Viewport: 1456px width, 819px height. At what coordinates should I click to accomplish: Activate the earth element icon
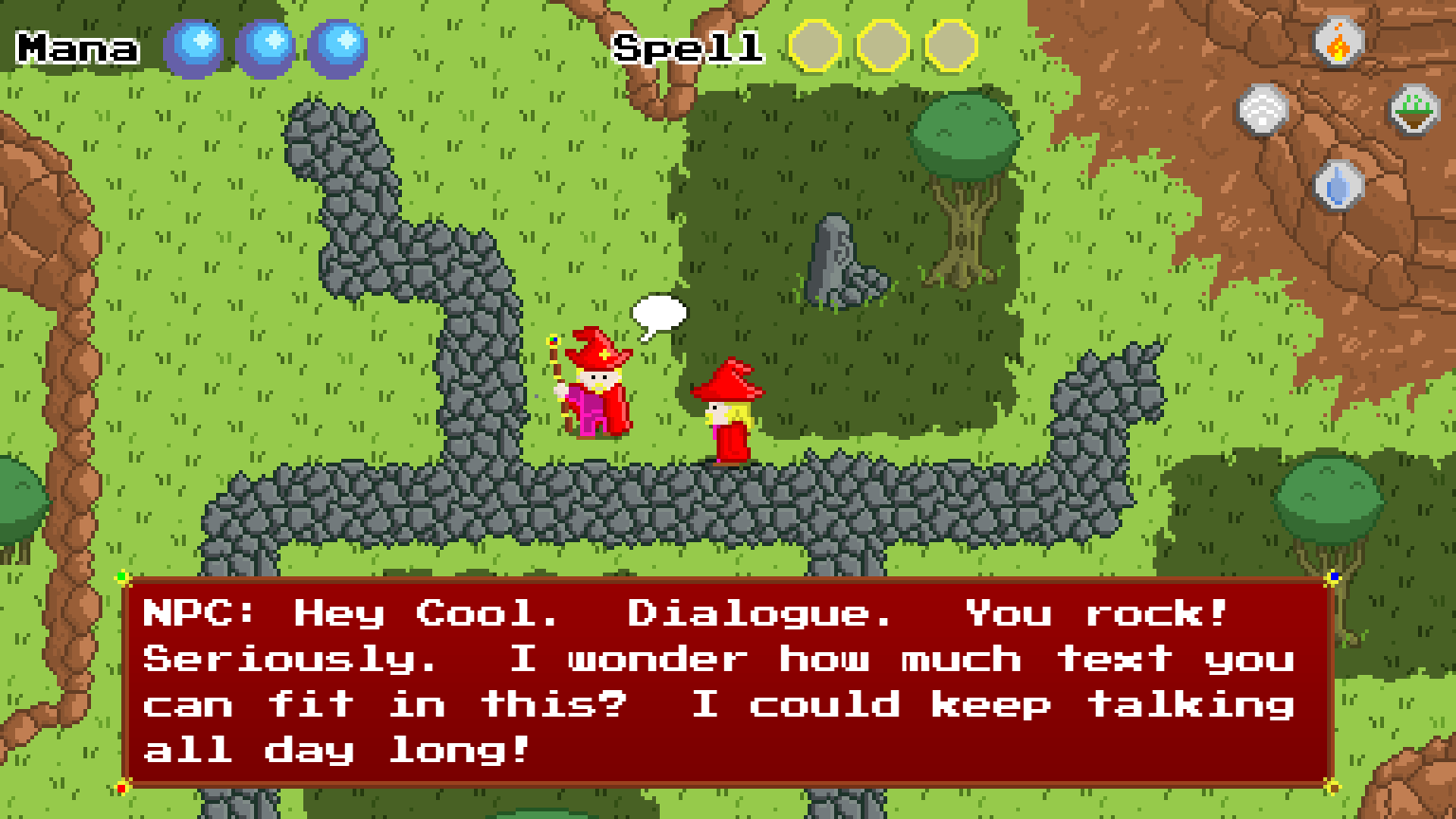(x=1414, y=109)
